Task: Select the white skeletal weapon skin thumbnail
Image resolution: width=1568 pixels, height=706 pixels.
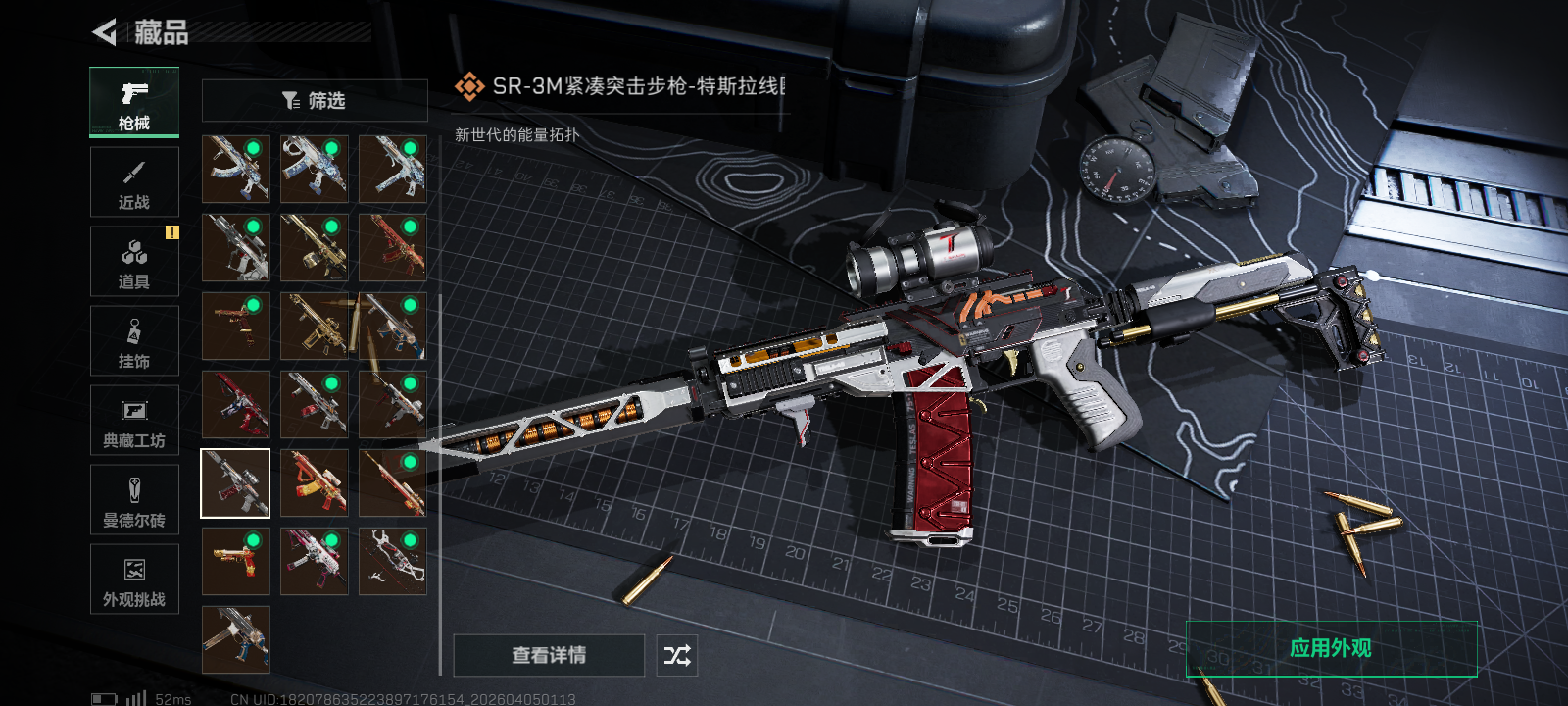Action: (392, 562)
